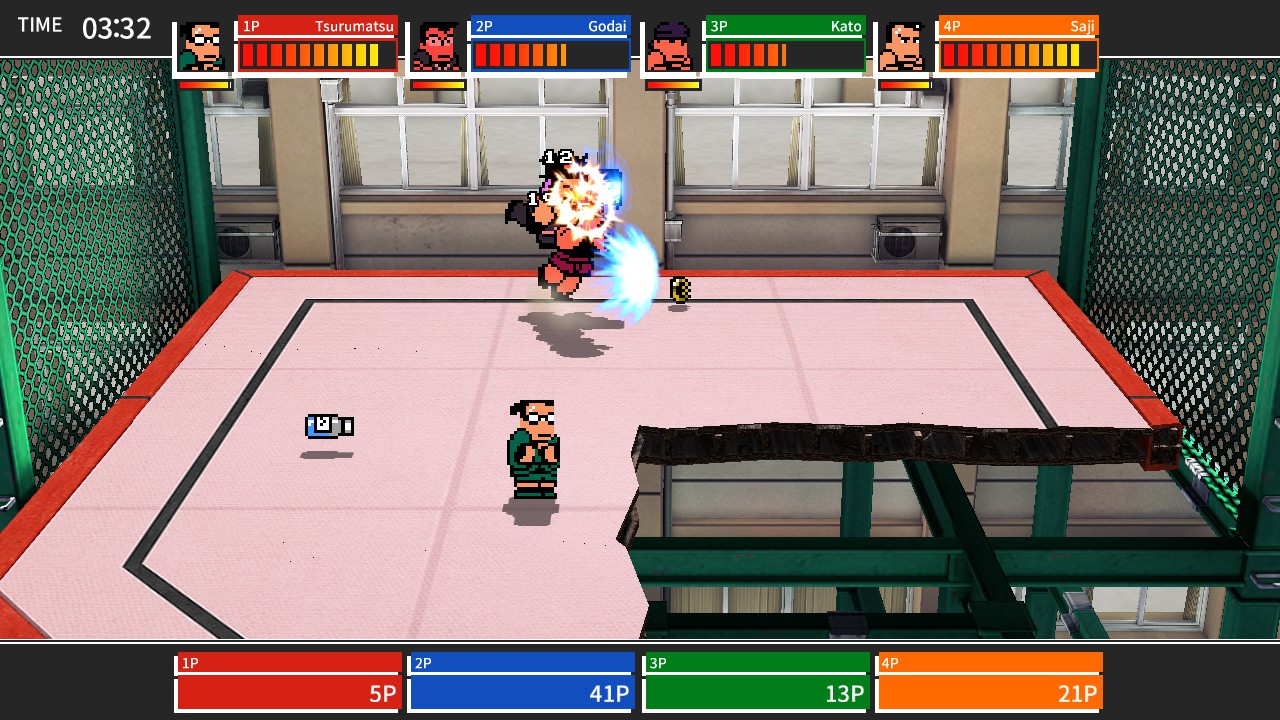Click the TIME label in the top corner
Screen dimensions: 1280x720
tap(40, 25)
